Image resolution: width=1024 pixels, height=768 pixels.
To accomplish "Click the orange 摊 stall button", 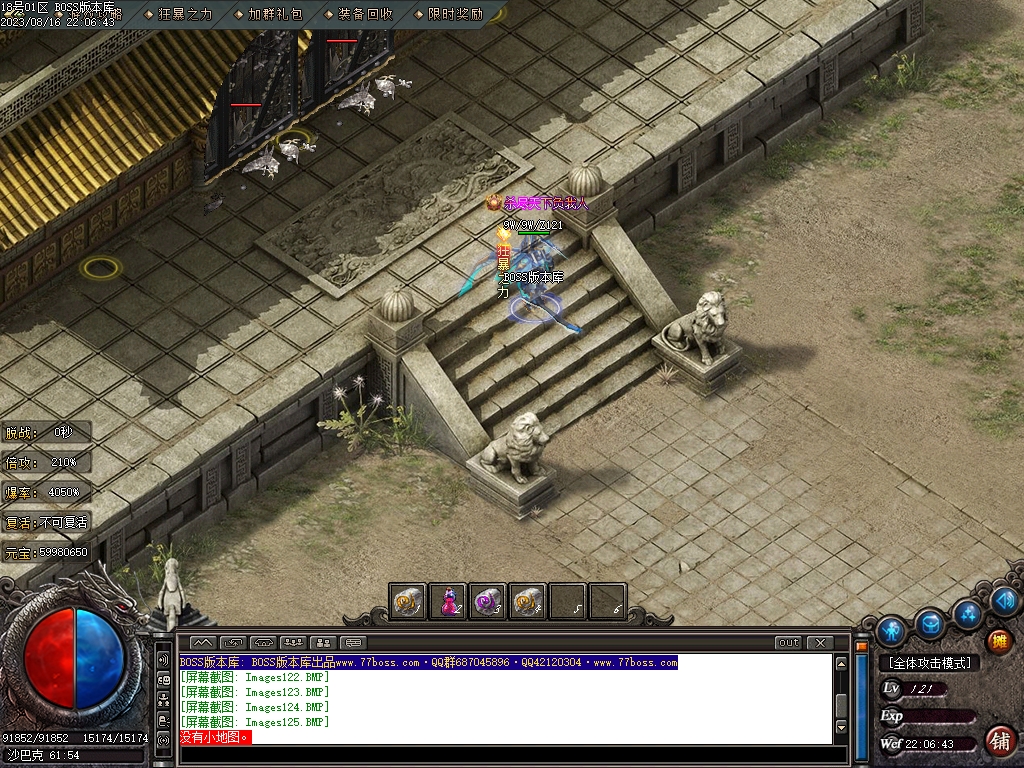I will coord(999,641).
